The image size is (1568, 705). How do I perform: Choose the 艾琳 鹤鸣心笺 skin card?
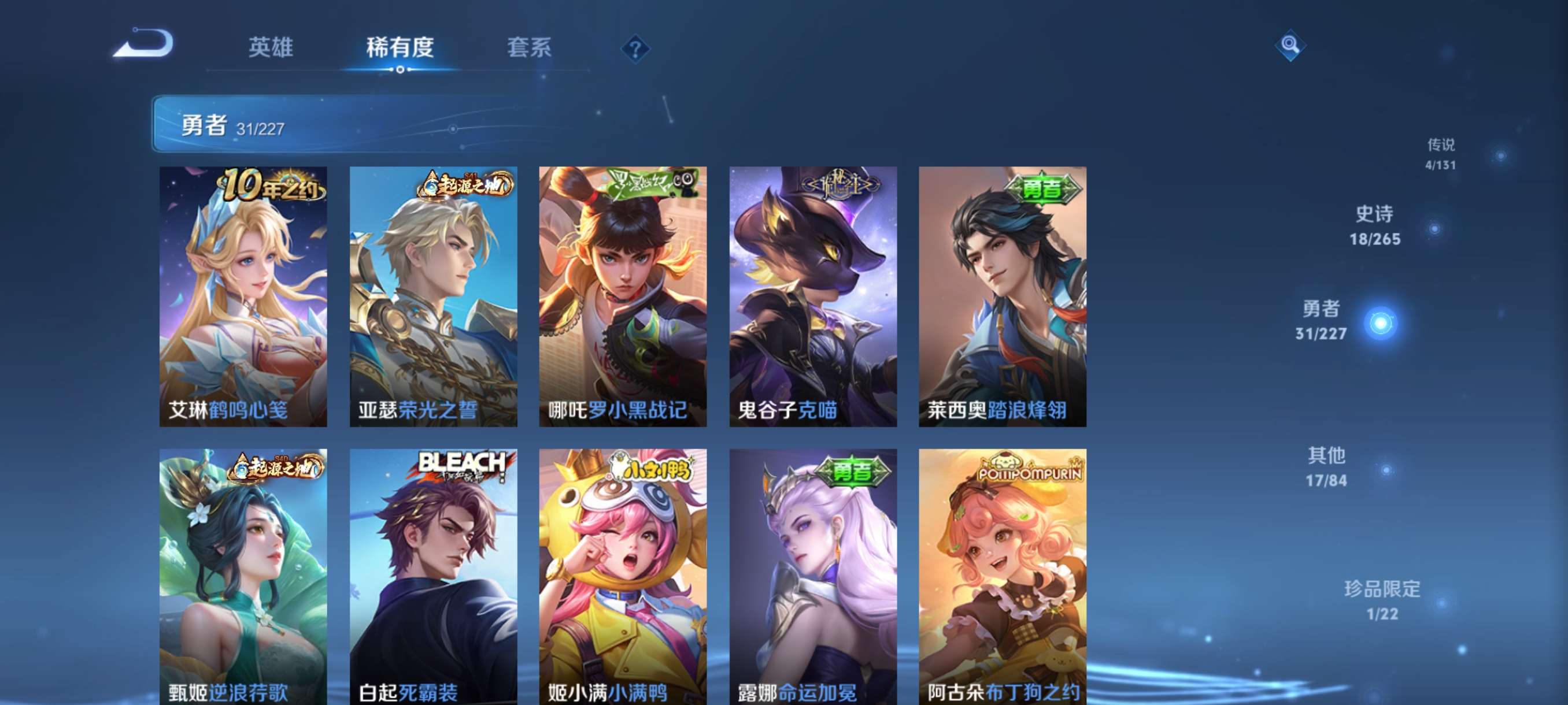243,296
